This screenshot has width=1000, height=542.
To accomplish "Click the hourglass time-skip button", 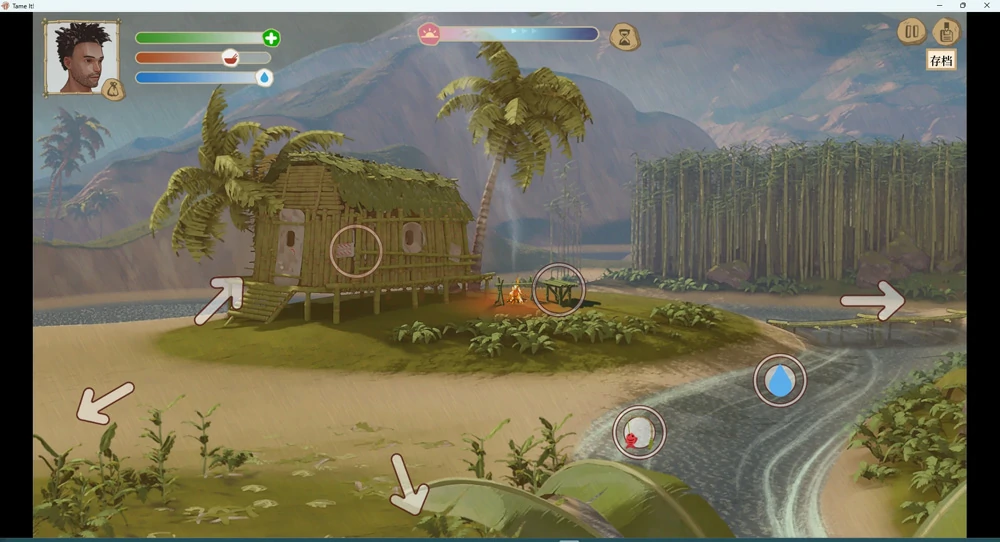I will tap(625, 38).
